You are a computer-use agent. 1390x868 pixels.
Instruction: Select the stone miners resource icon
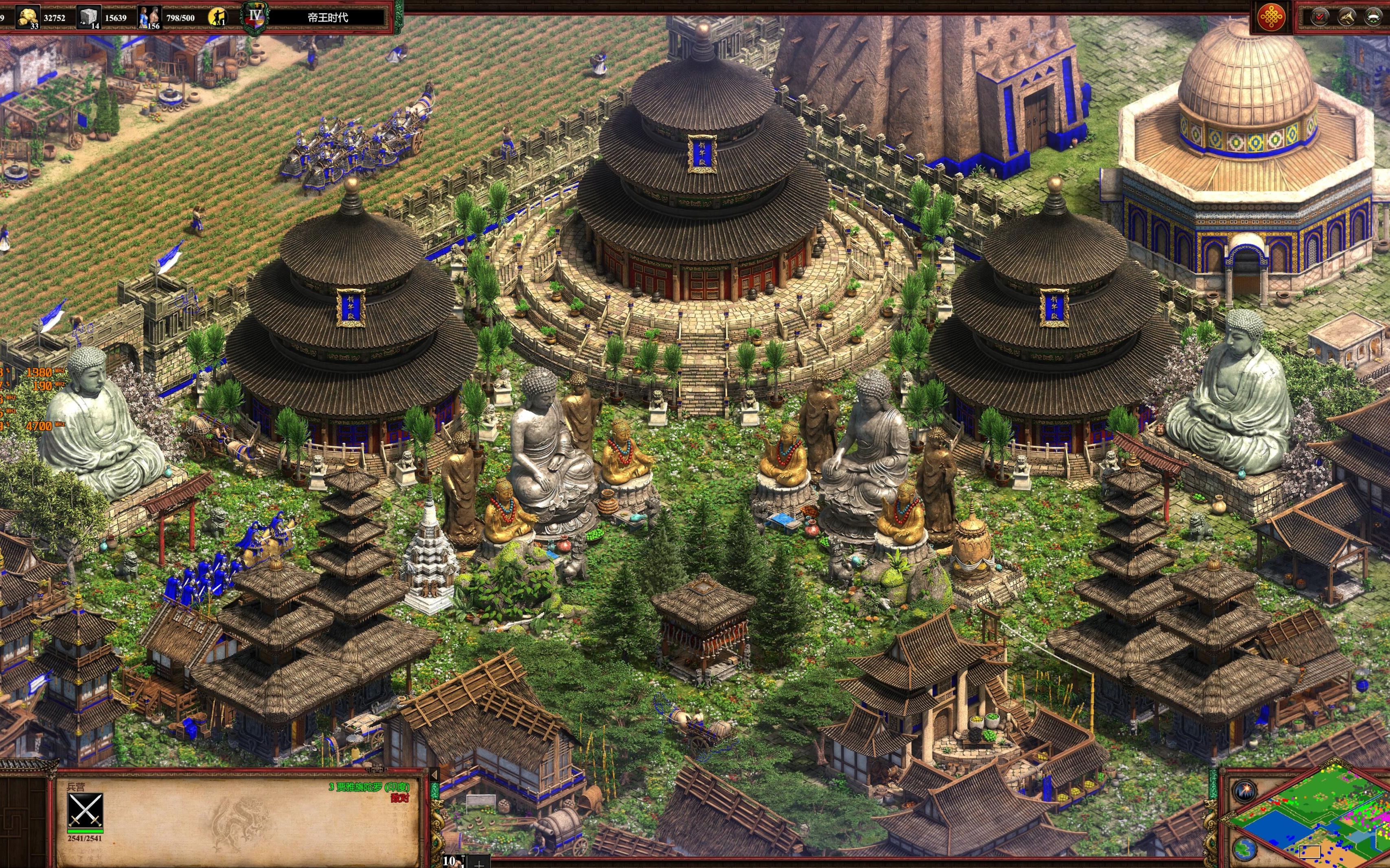(x=88, y=17)
